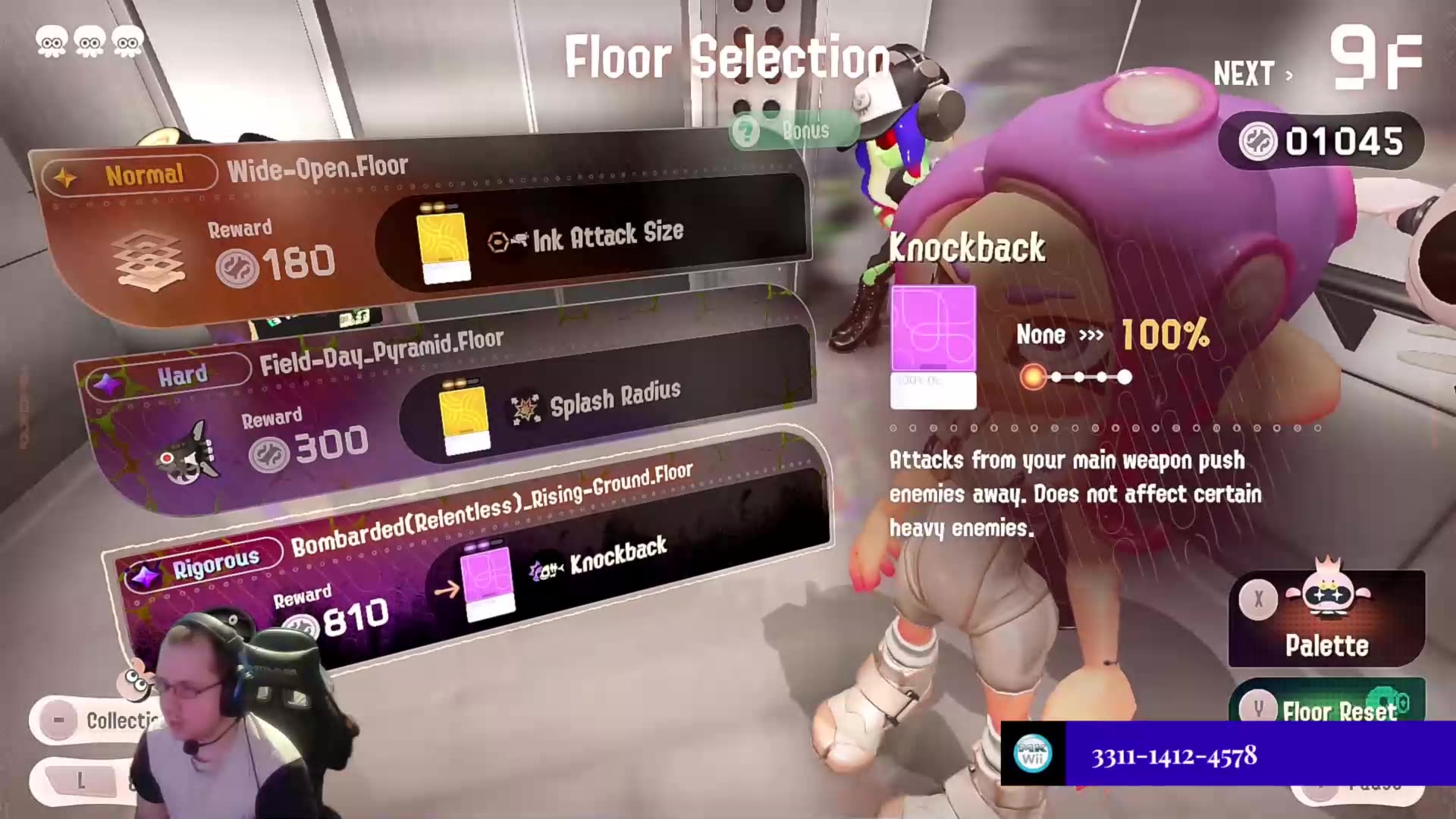The width and height of the screenshot is (1456, 819).
Task: Select the Normal difficulty label
Action: [x=144, y=173]
